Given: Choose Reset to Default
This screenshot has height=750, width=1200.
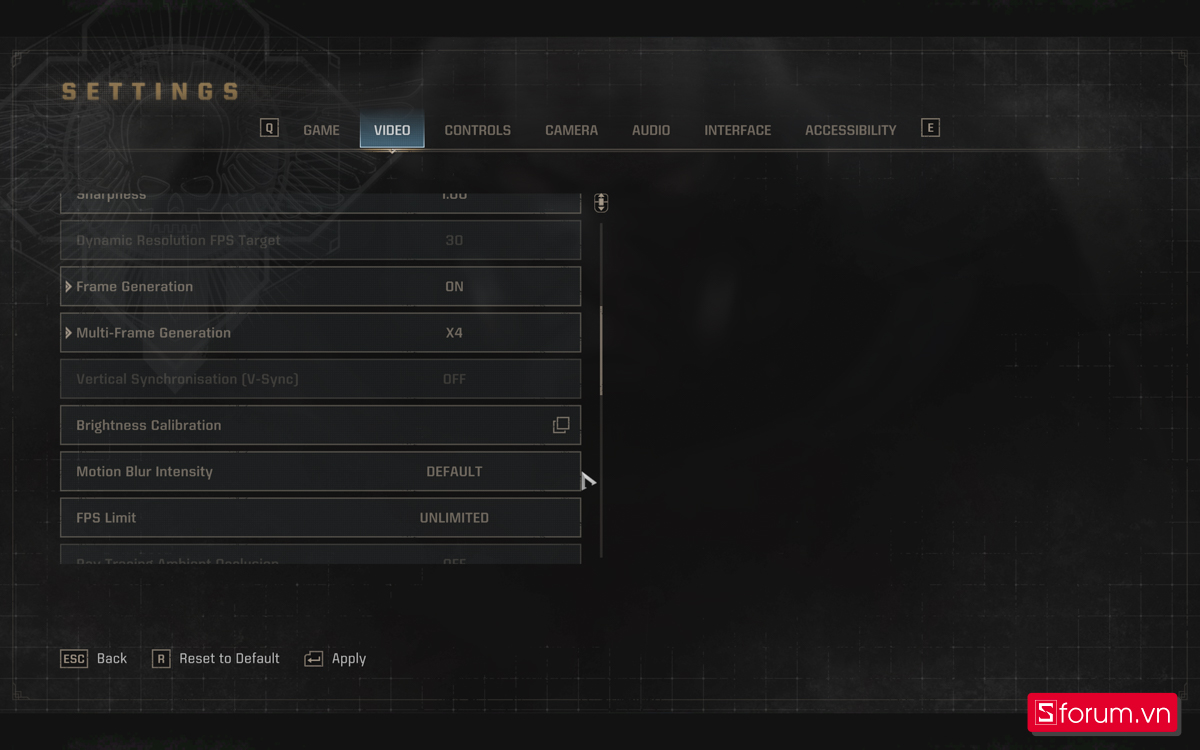Looking at the screenshot, I should (216, 659).
